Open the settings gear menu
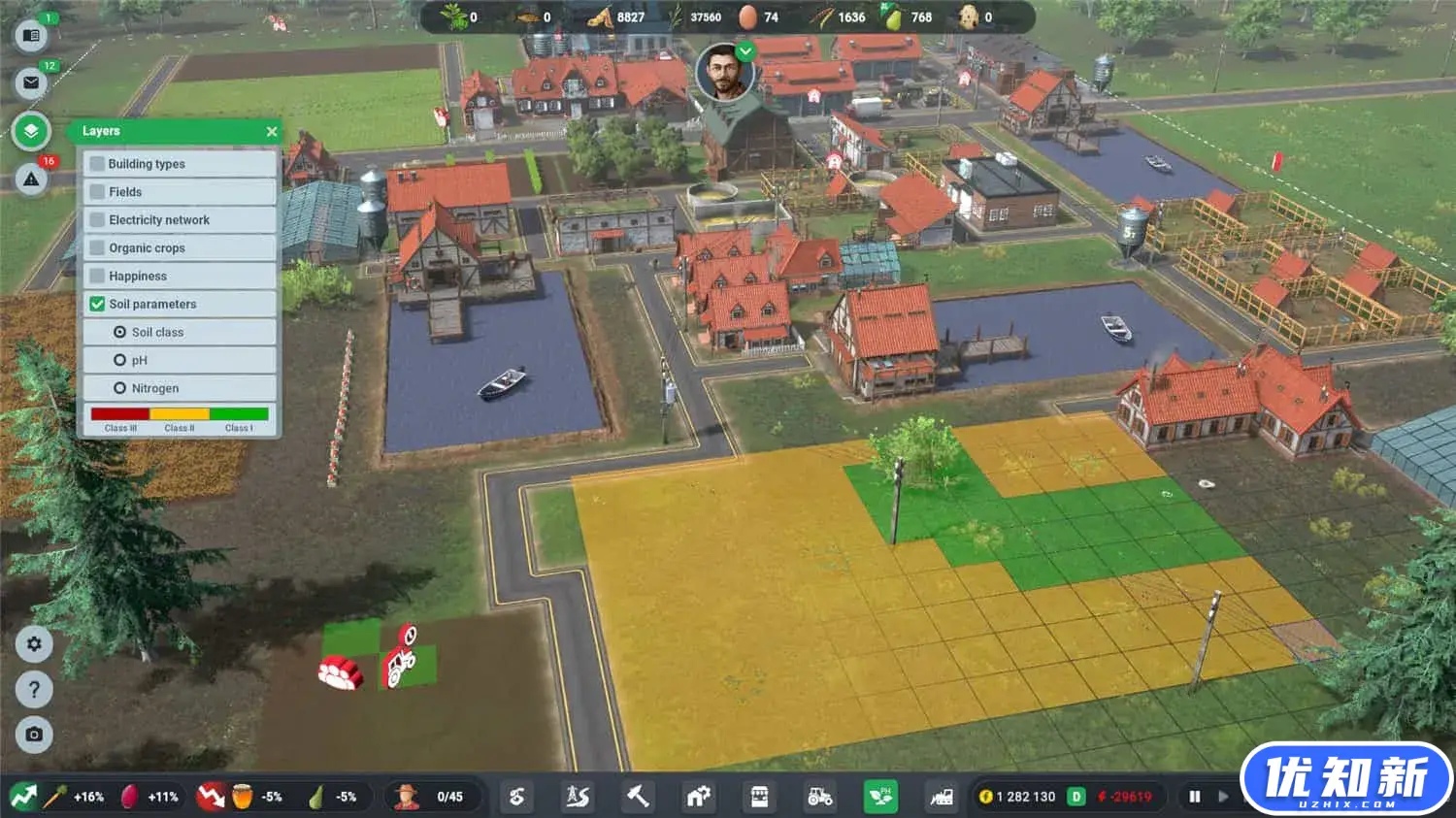The width and height of the screenshot is (1456, 818). pyautogui.click(x=34, y=644)
